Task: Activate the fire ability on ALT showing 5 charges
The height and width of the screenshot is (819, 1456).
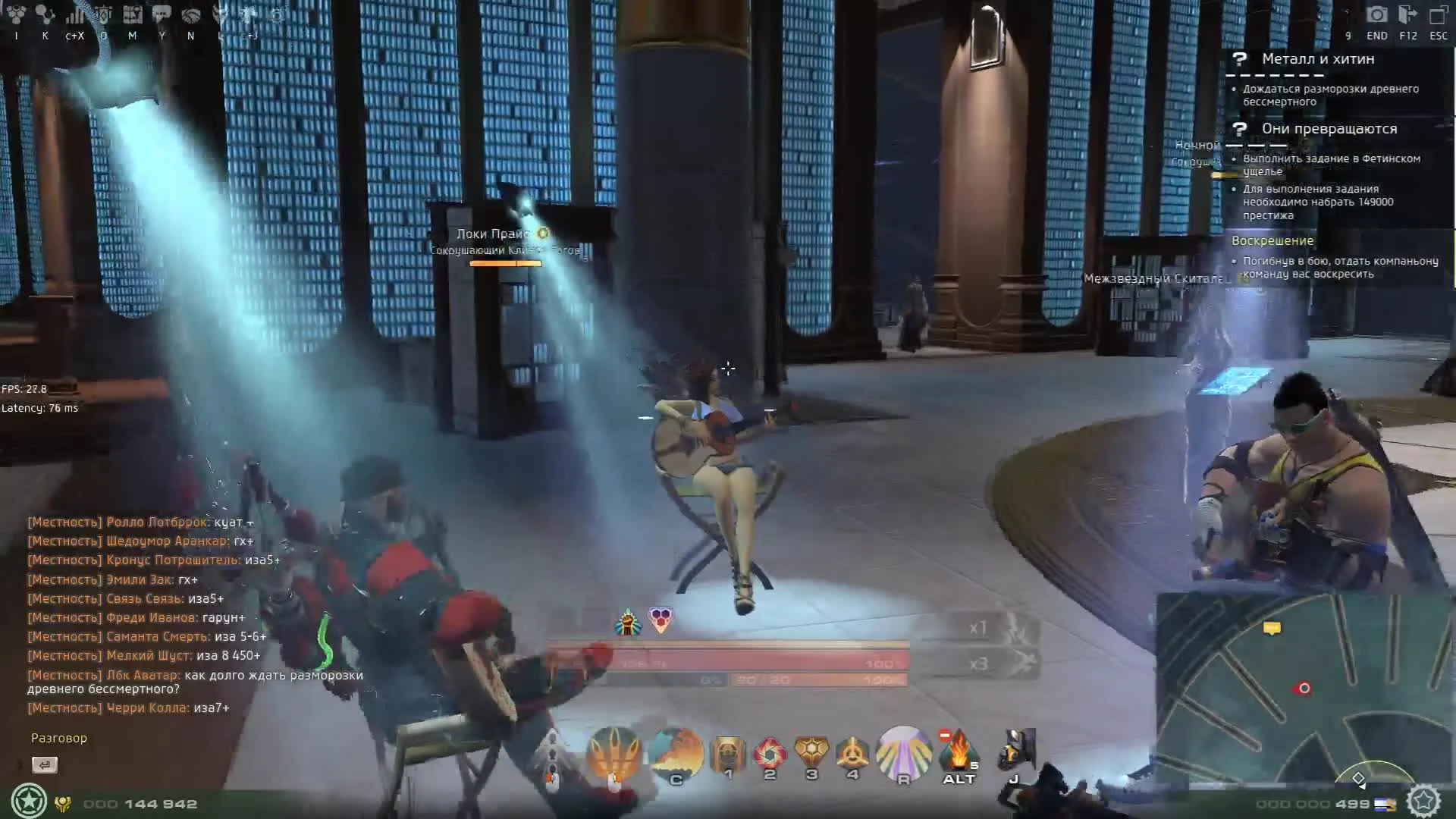Action: pos(959,751)
